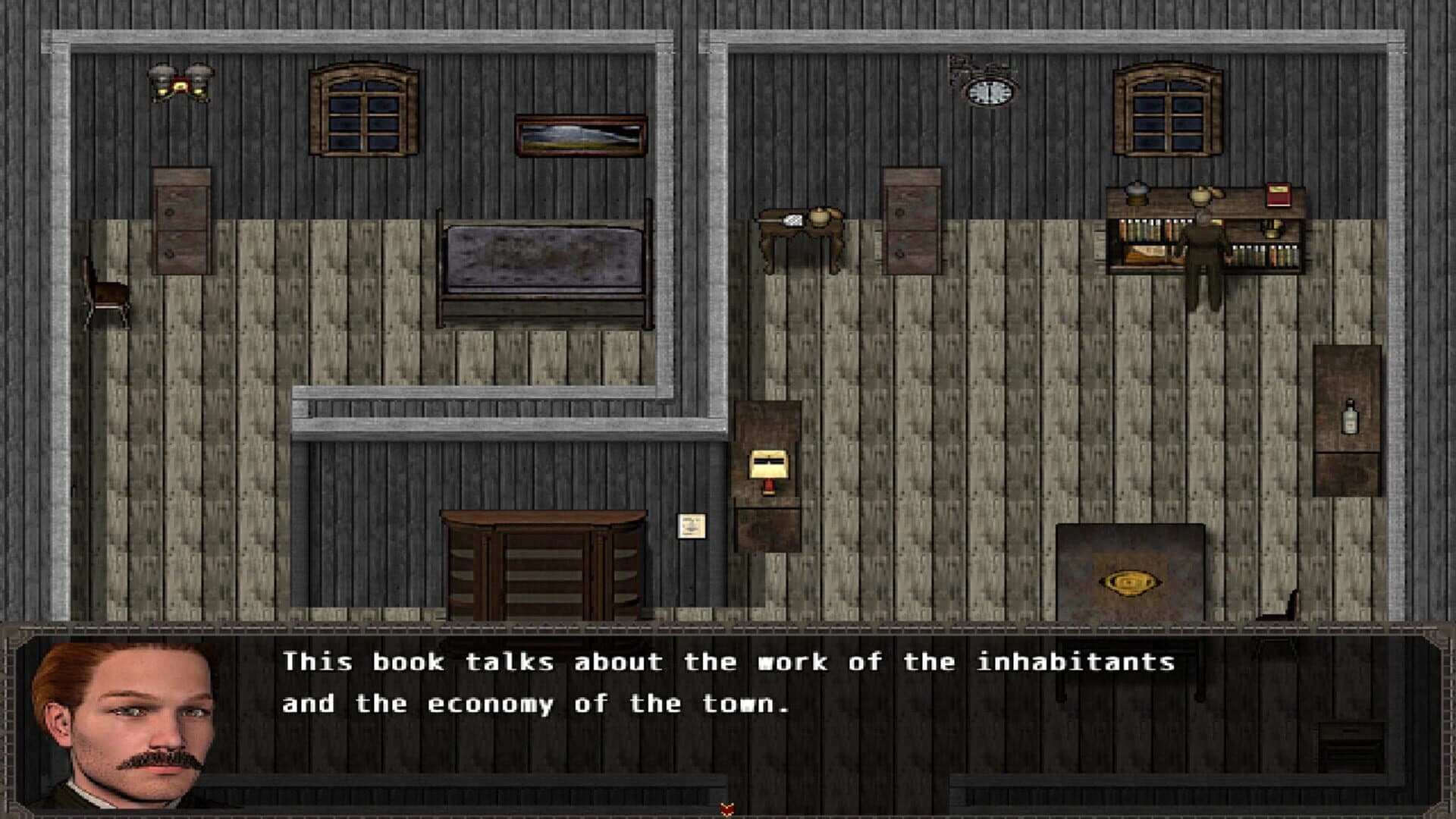Examine the arched window in the bedroom
The height and width of the screenshot is (819, 1456).
pyautogui.click(x=362, y=110)
